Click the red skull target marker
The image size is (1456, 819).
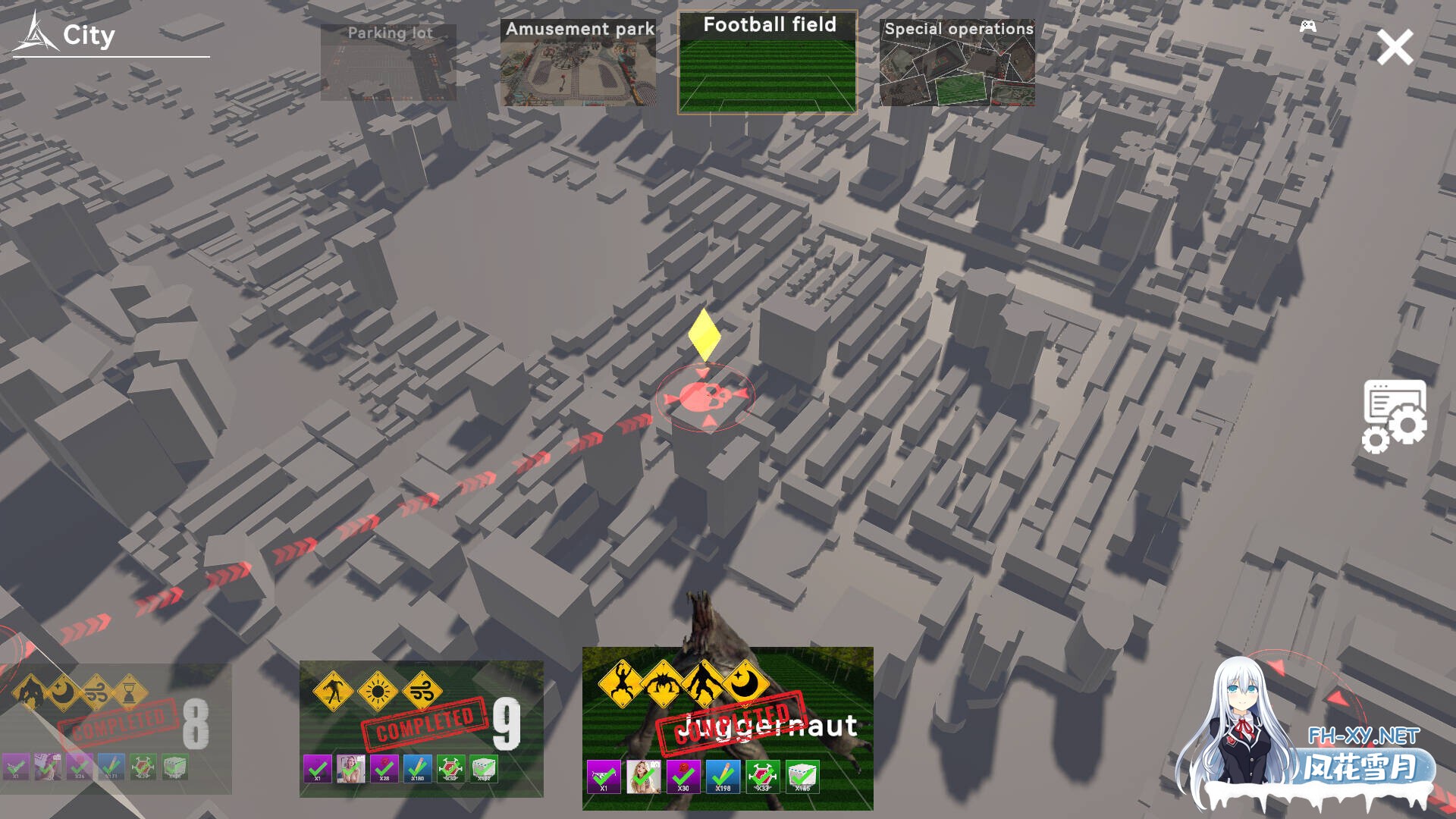tap(705, 397)
